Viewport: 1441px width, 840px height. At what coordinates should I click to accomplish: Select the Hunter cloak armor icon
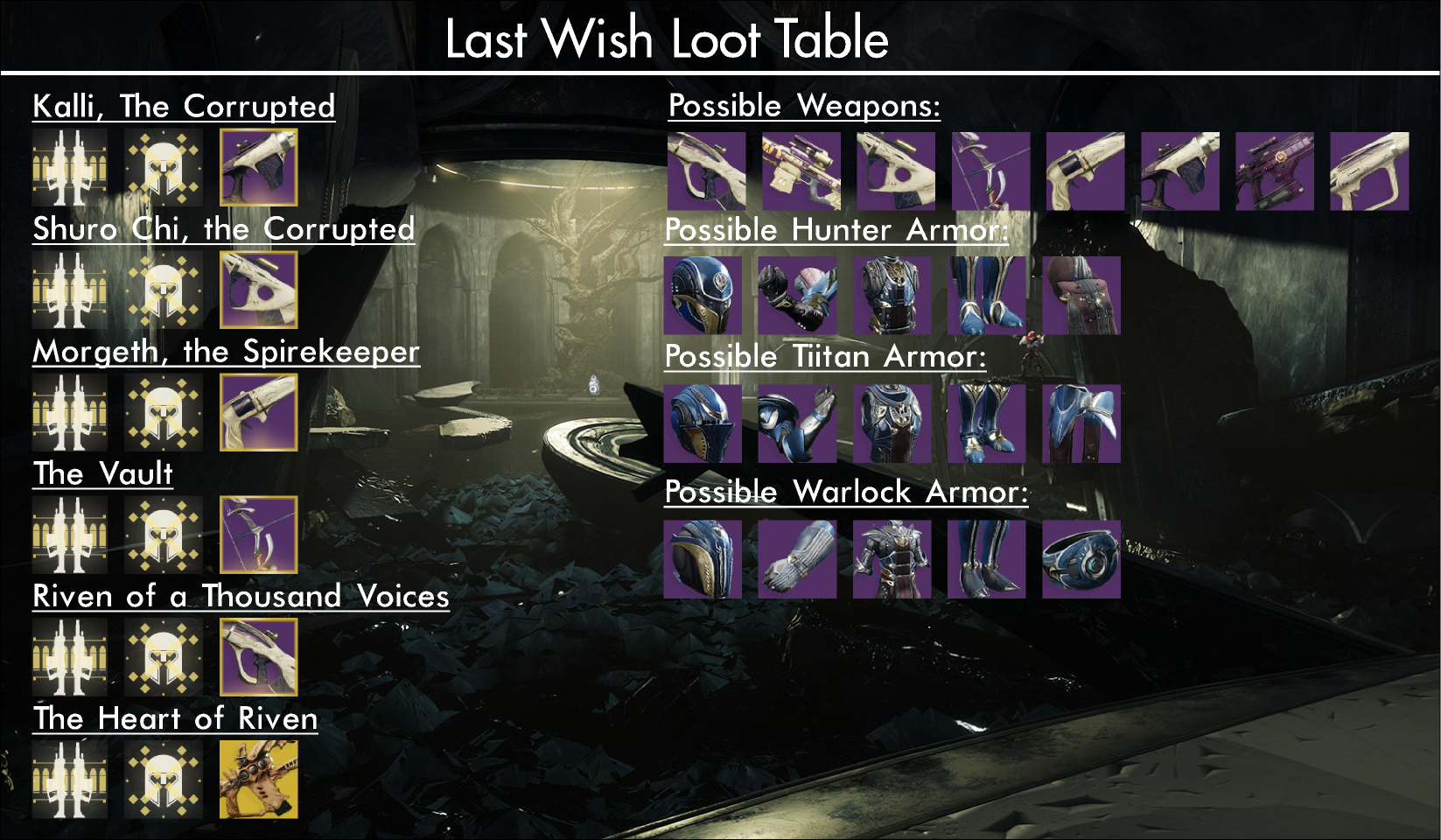pyautogui.click(x=1081, y=296)
